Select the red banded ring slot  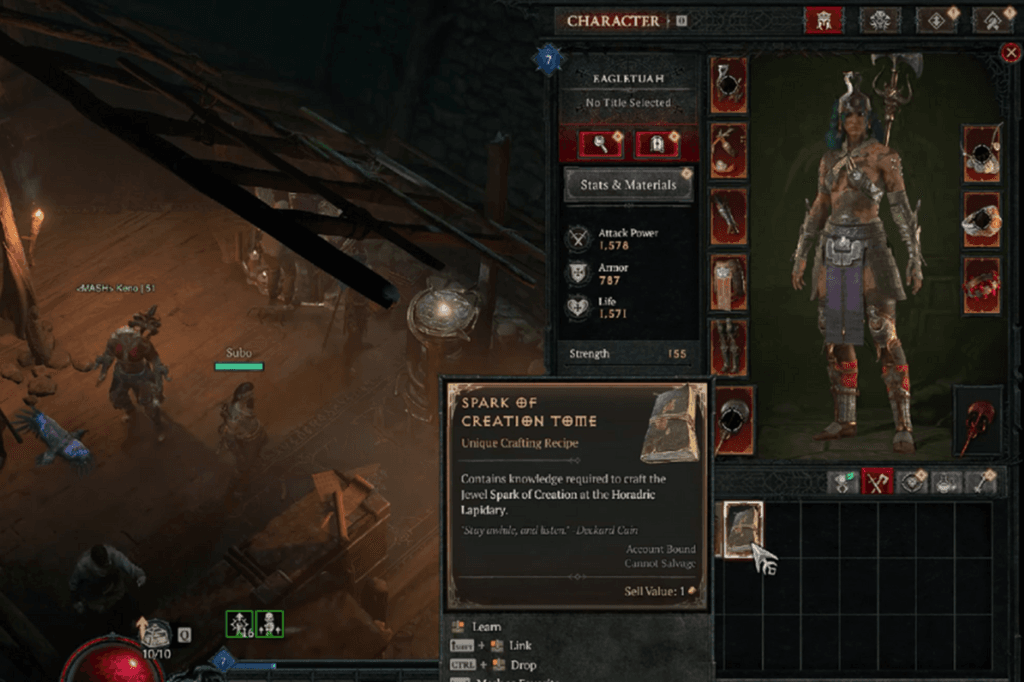tap(982, 284)
